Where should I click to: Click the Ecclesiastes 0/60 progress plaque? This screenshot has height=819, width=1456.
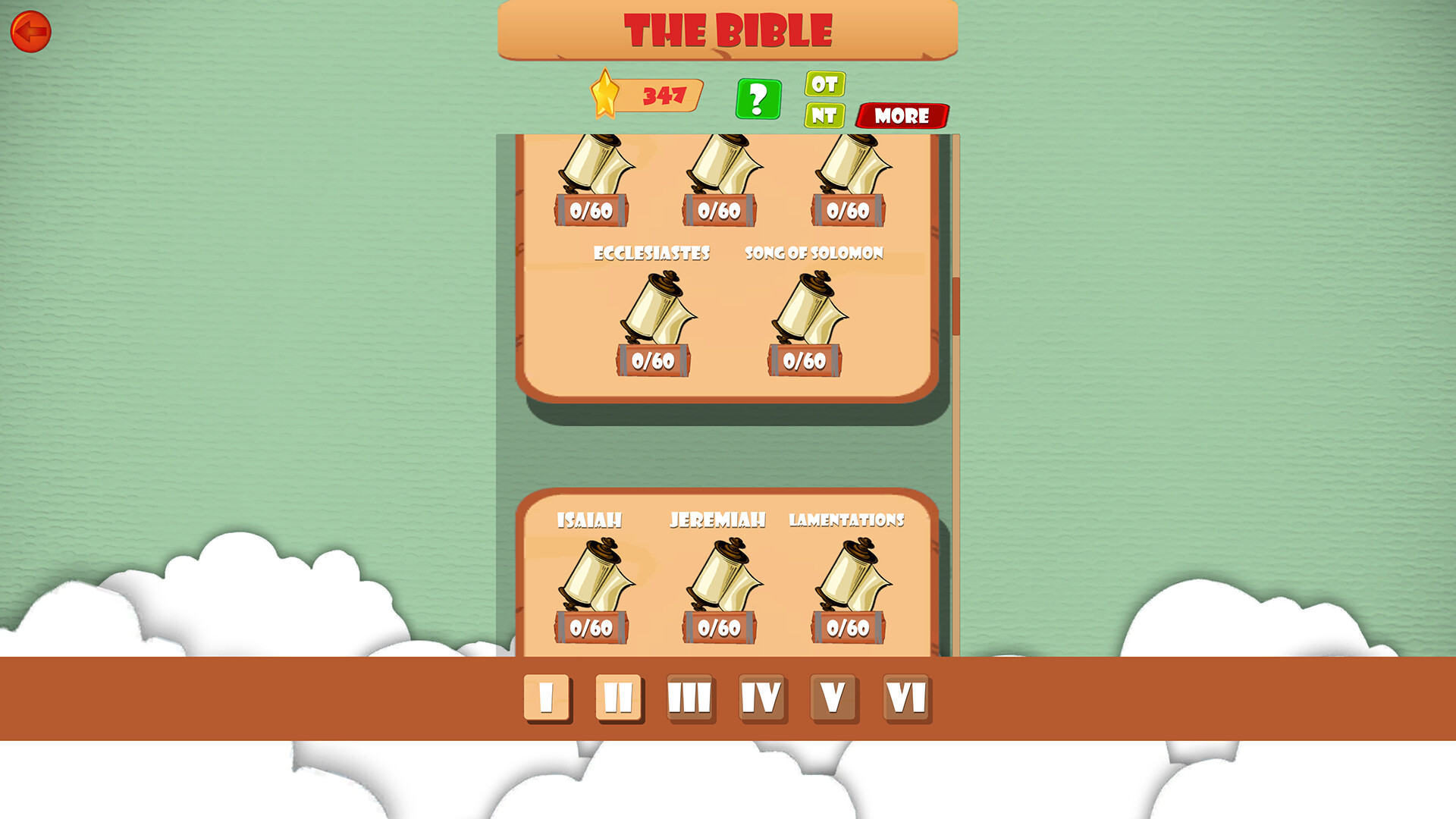[654, 359]
